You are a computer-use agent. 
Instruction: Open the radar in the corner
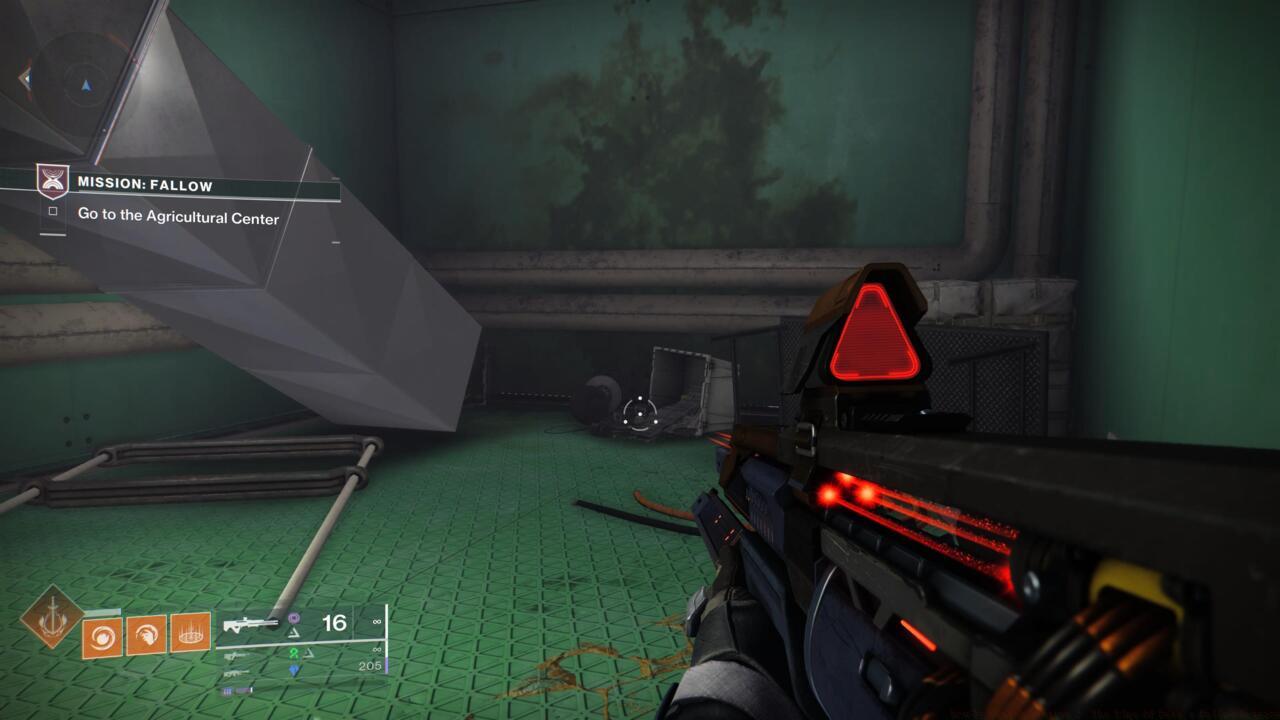[85, 82]
